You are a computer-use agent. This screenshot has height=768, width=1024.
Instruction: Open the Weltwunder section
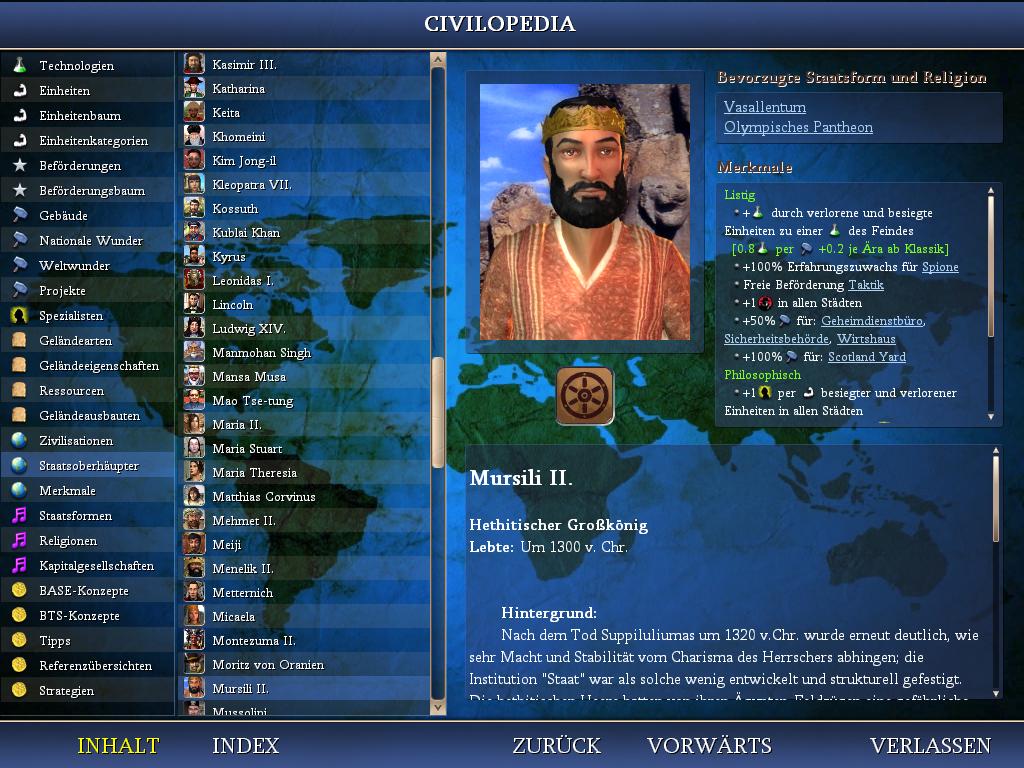point(74,266)
